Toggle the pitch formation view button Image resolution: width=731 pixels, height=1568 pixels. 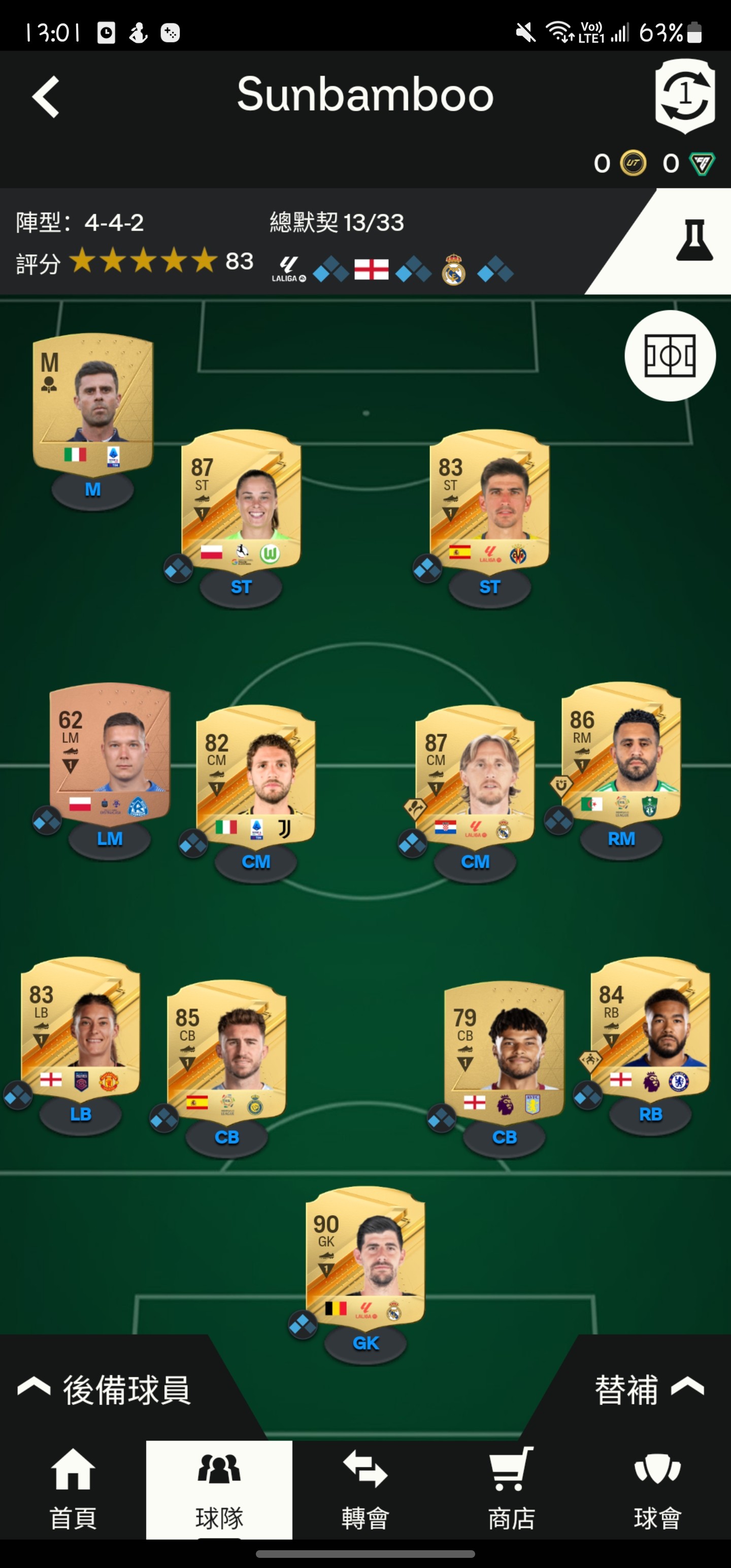point(670,355)
